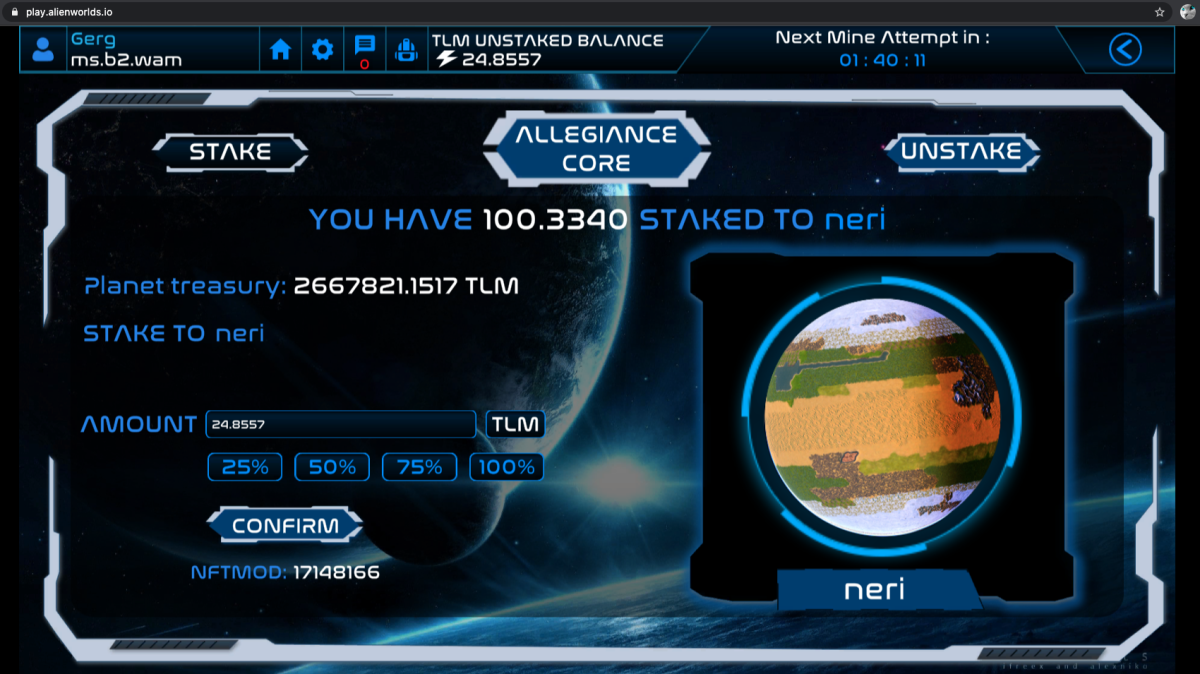This screenshot has height=674, width=1200.
Task: Go back with the arrow button
Action: (x=1125, y=49)
